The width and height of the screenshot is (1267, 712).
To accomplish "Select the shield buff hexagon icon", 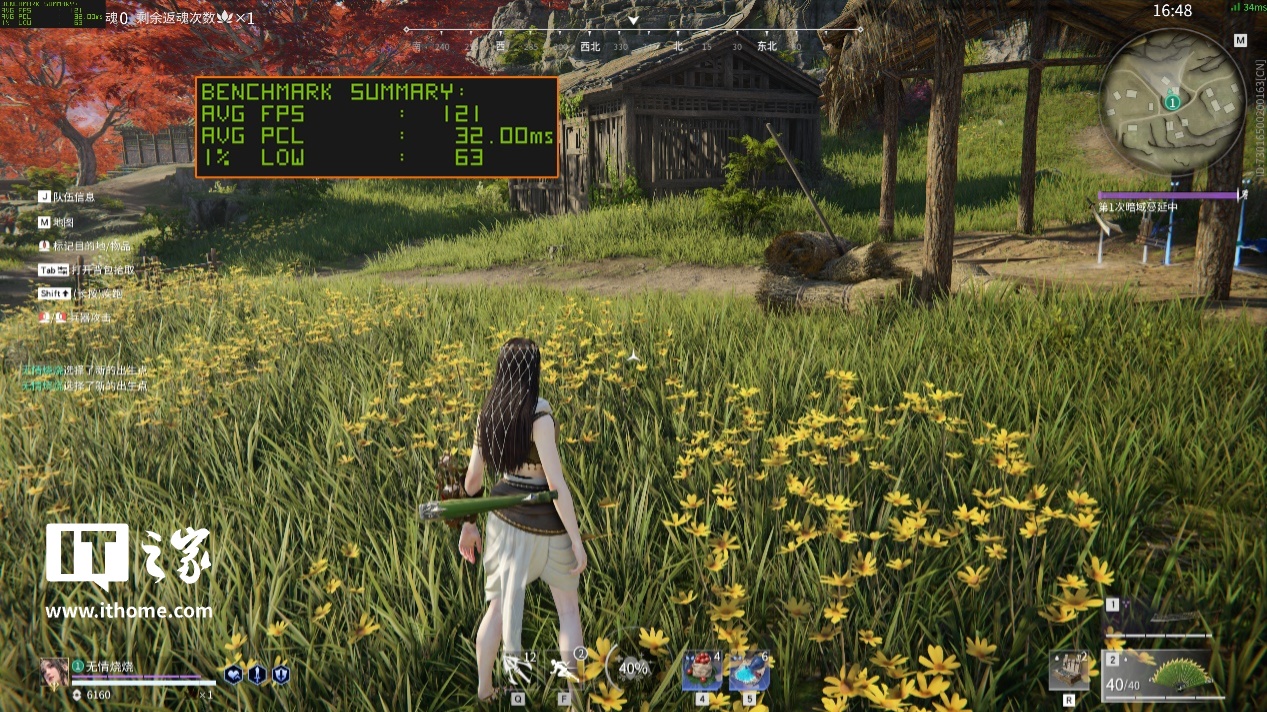I will [x=281, y=675].
